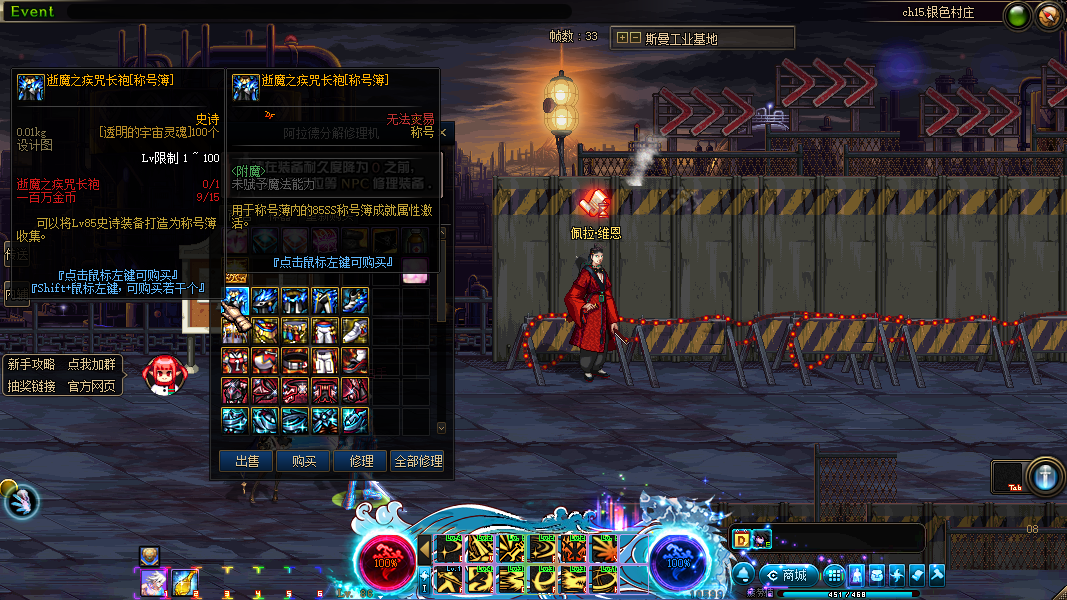This screenshot has height=600, width=1067.
Task: Click the Event label in the top bar
Action: 32,12
